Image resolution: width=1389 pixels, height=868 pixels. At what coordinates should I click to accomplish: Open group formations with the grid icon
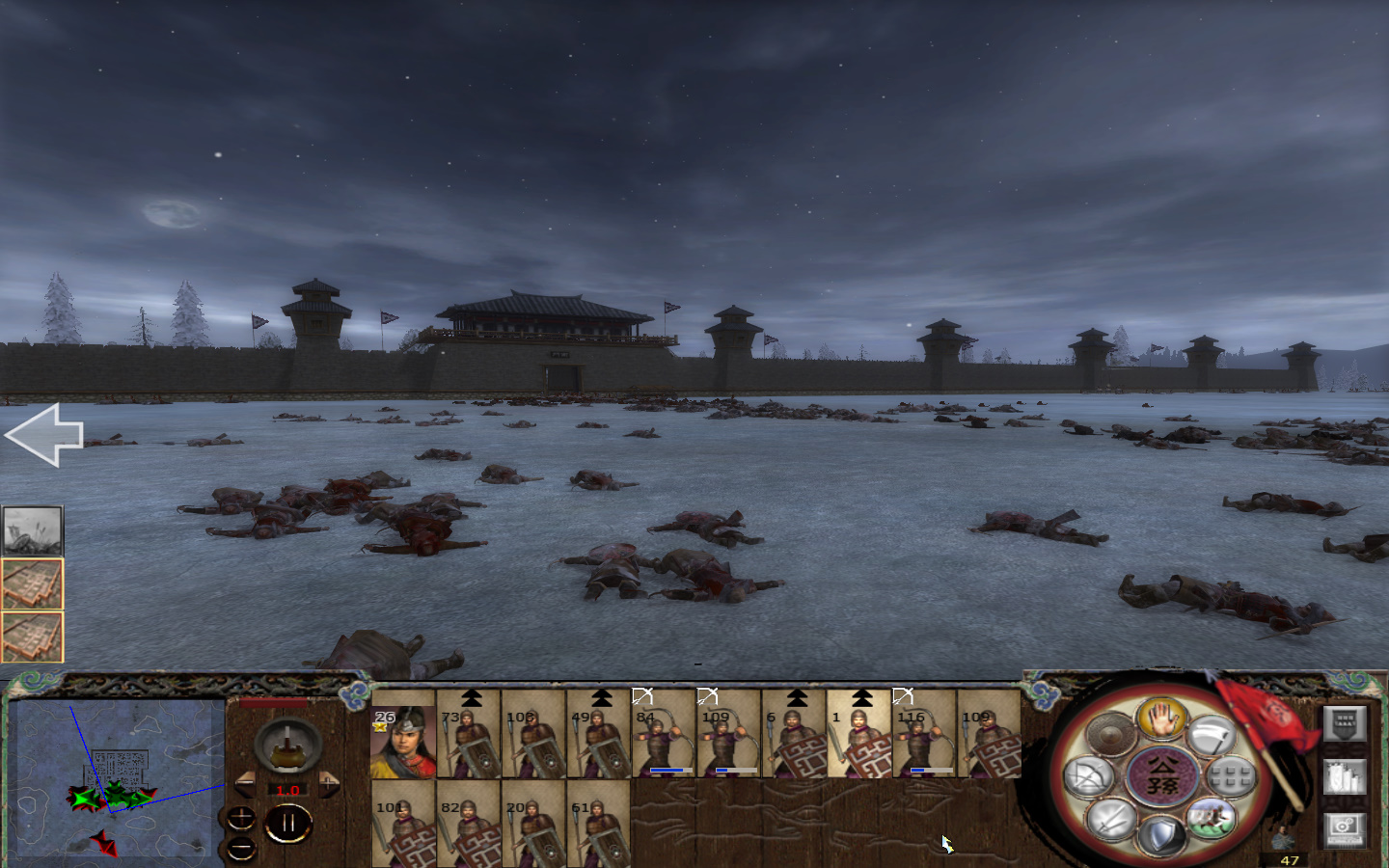pyautogui.click(x=1229, y=773)
